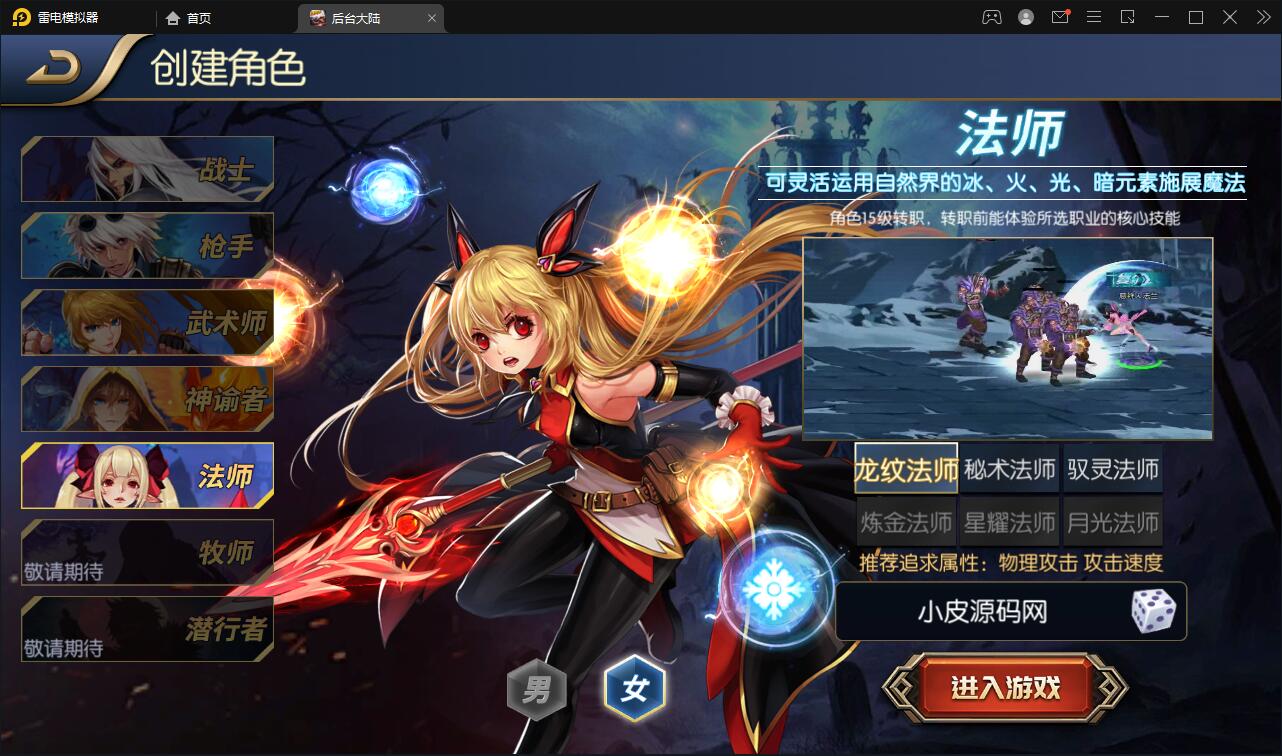
Task: Open the hamburger menu in the title bar
Action: [1093, 17]
